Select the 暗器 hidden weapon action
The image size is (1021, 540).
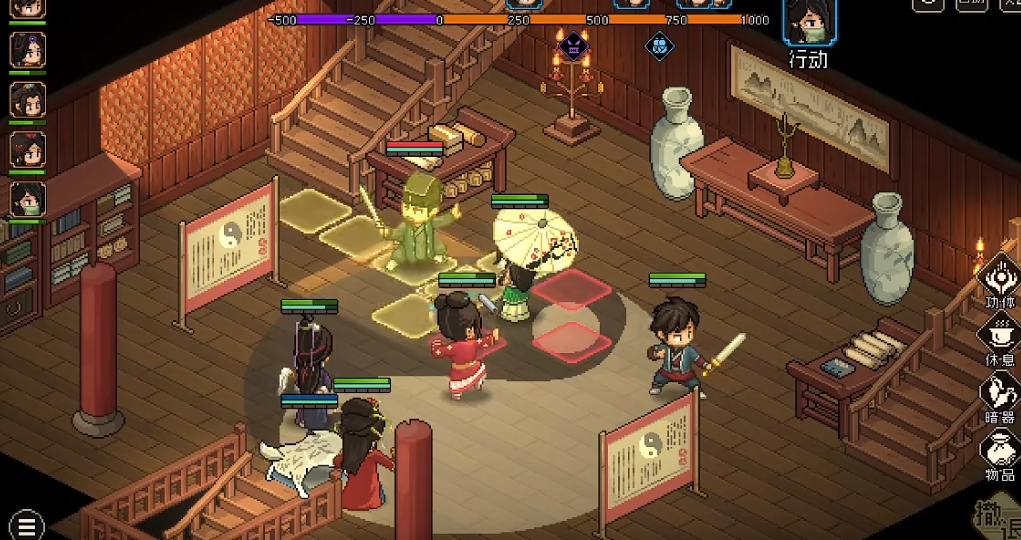coord(999,394)
